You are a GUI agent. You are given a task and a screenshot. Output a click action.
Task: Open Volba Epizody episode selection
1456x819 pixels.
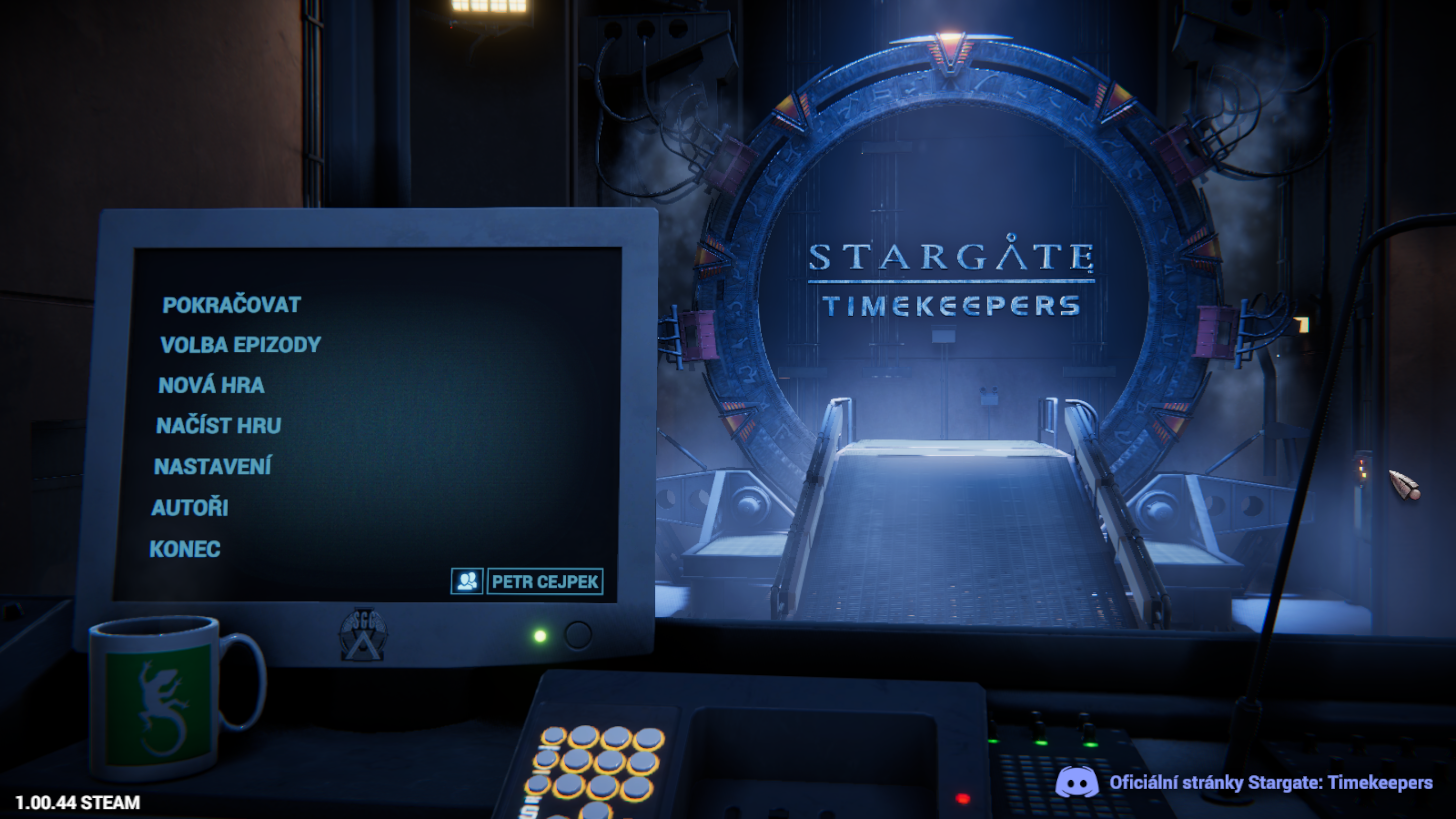point(240,345)
